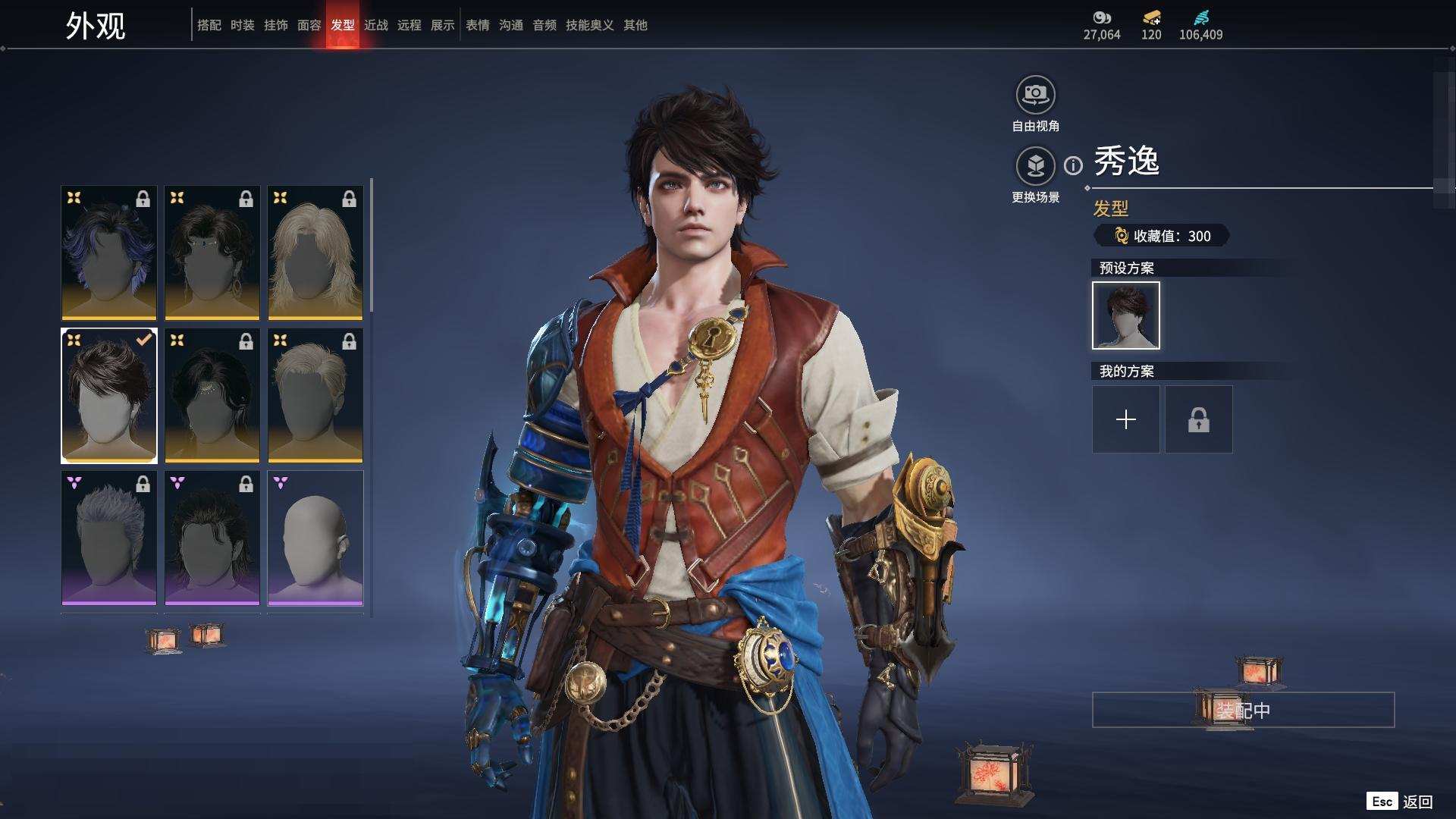The width and height of the screenshot is (1456, 819).
Task: Open the 表情 emotes tab
Action: click(477, 25)
